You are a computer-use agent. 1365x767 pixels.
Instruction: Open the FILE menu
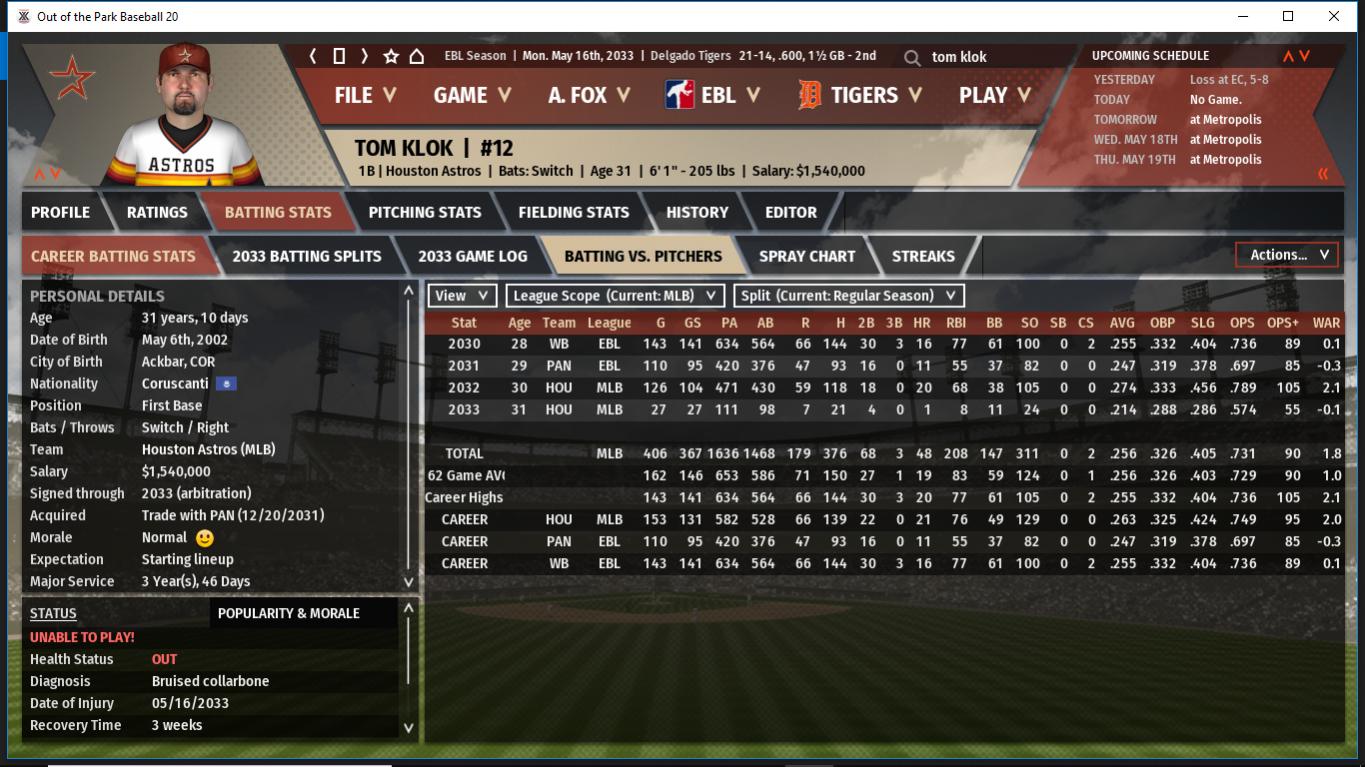point(365,95)
